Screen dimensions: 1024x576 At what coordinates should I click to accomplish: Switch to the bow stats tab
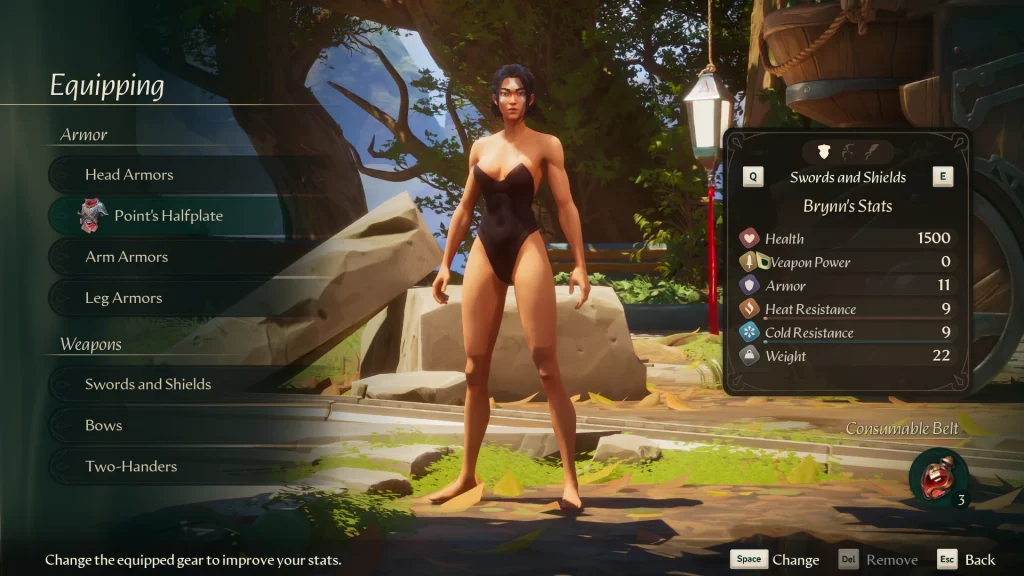point(847,151)
